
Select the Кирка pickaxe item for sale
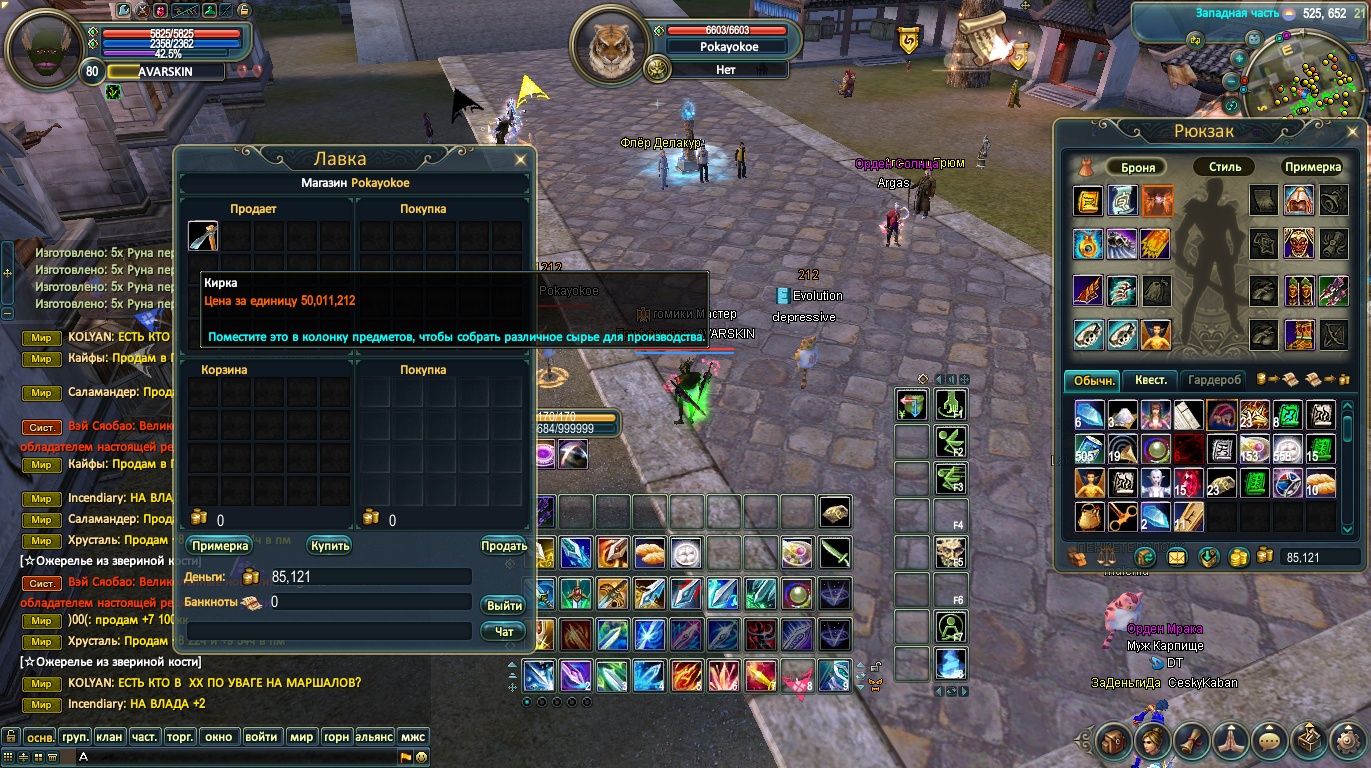point(203,236)
